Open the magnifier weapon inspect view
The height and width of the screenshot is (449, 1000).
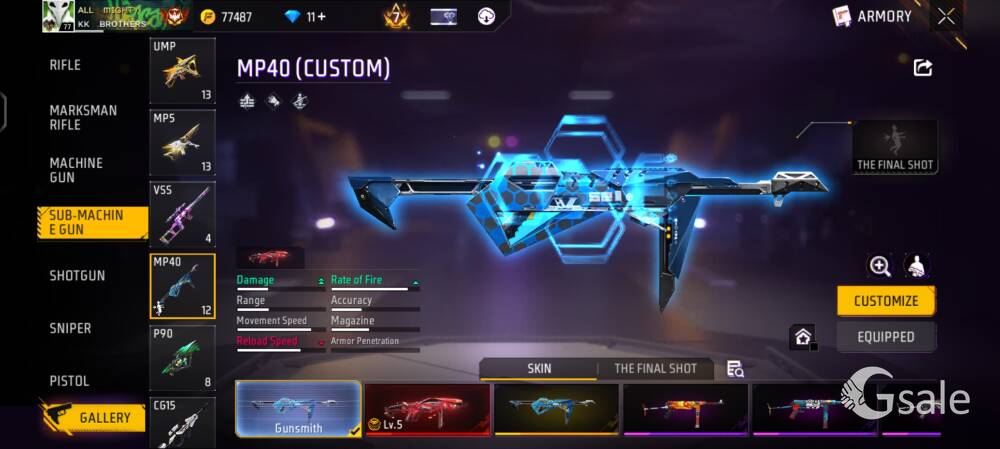(x=880, y=265)
